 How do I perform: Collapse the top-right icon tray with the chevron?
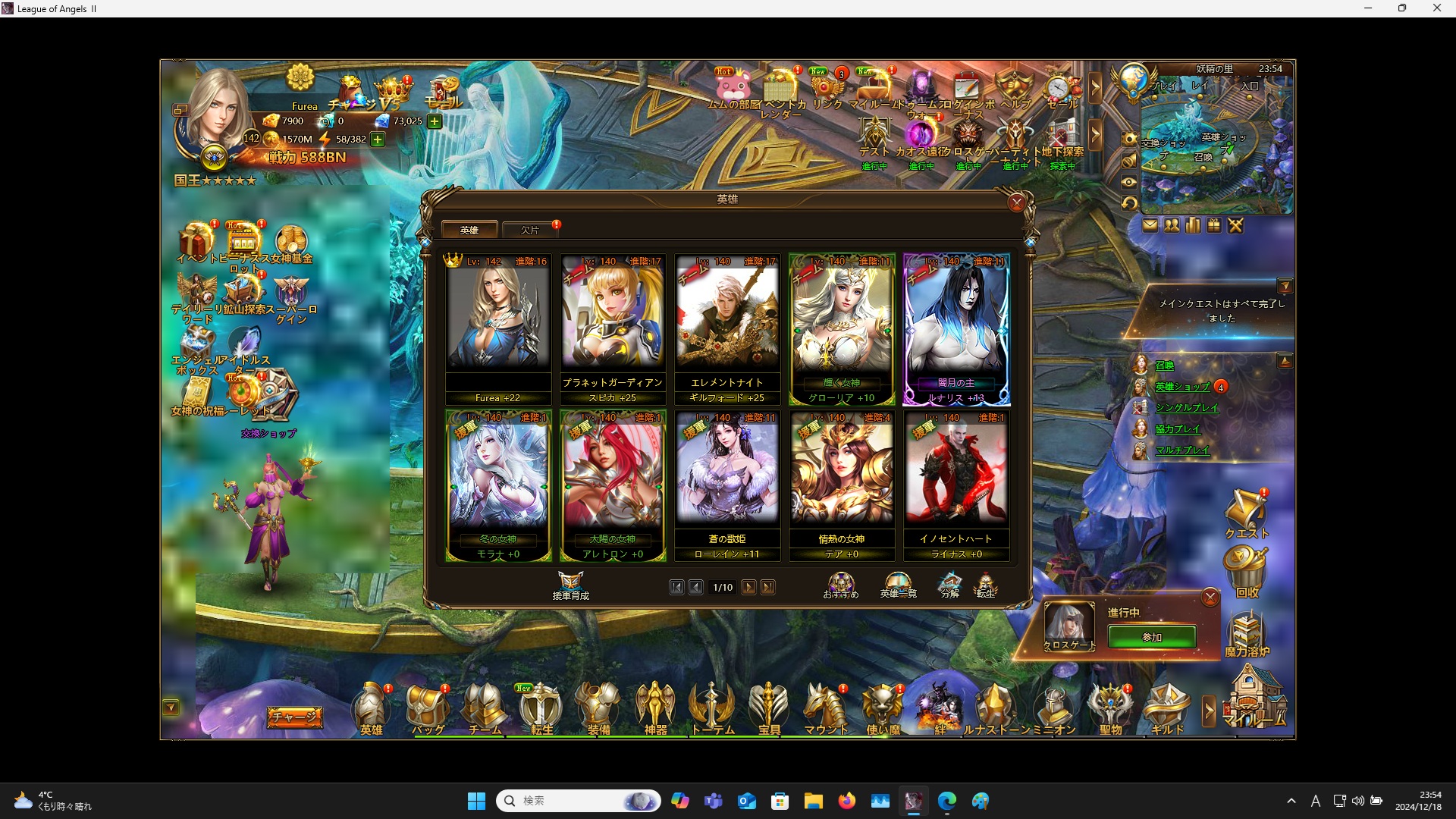click(1097, 87)
